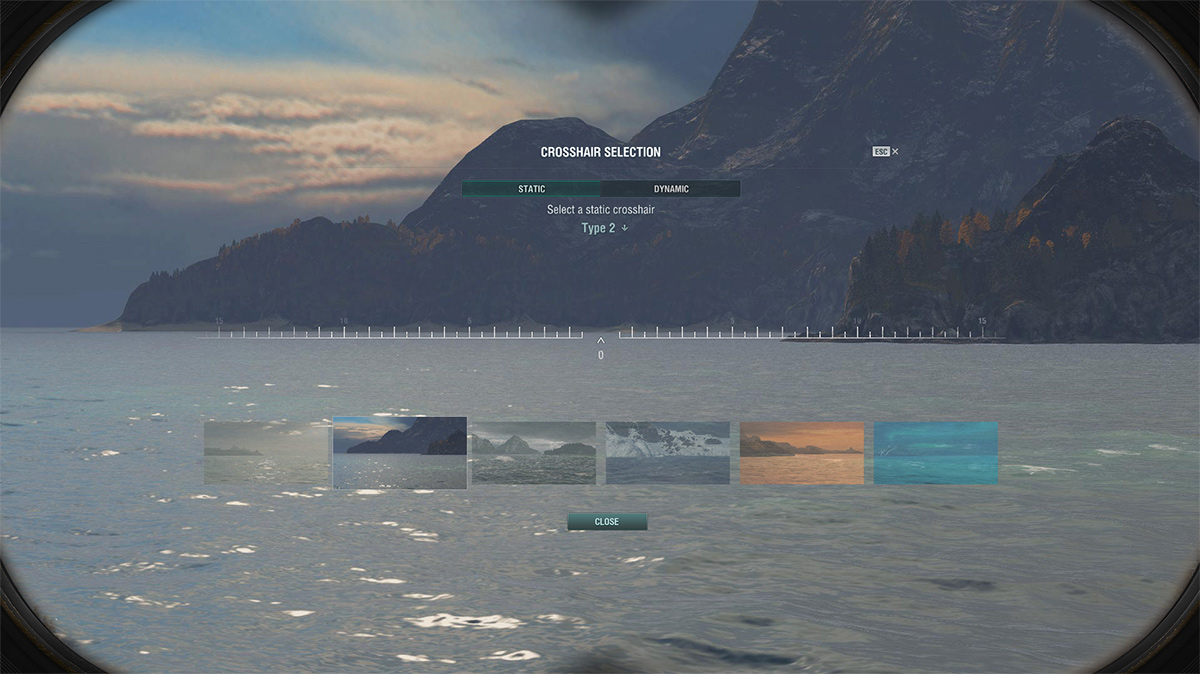Pick the overcast rocky islands background thumbnail
Screen dimensions: 1200x674
[x=534, y=453]
